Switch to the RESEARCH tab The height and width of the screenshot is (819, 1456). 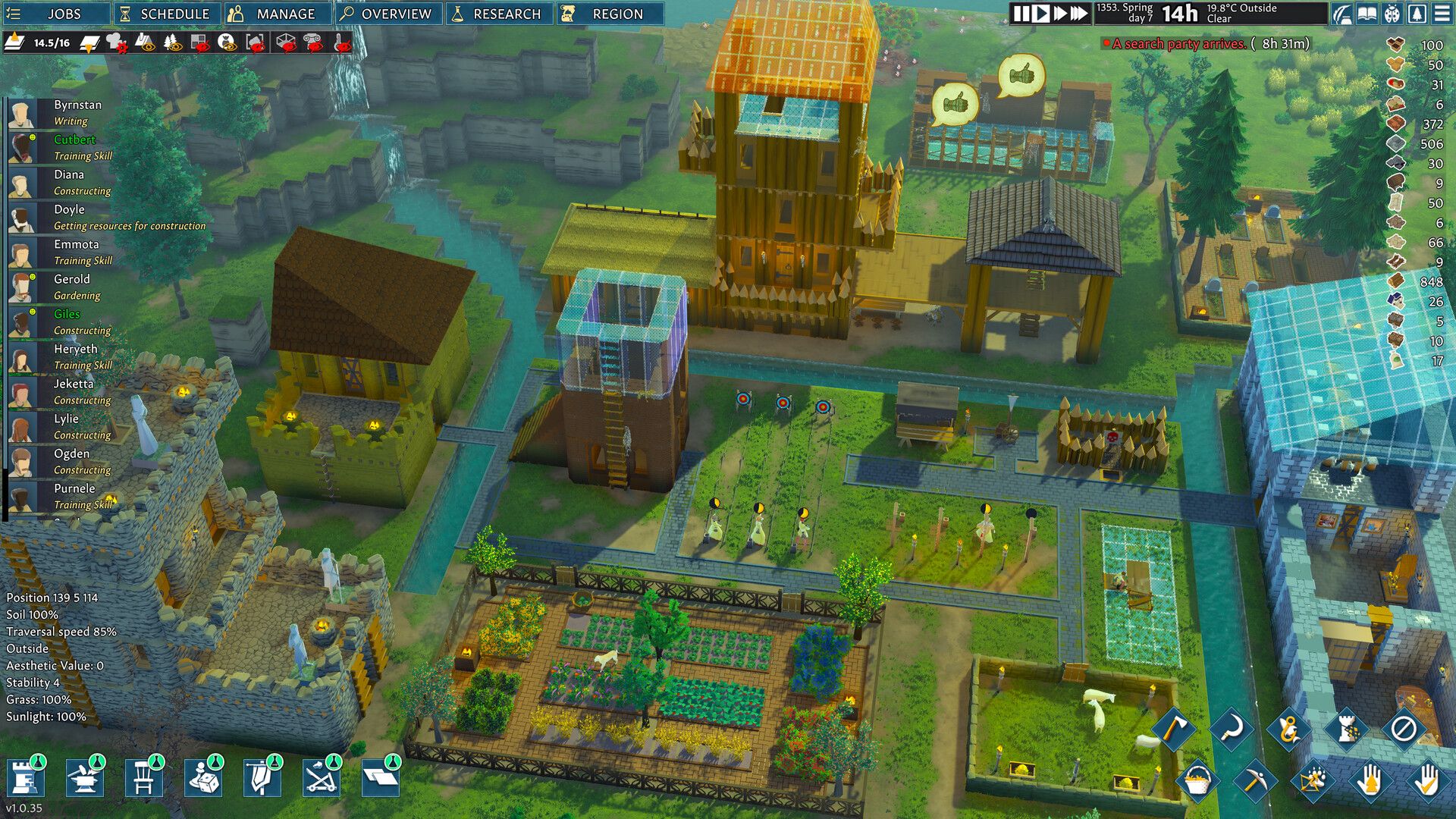pyautogui.click(x=500, y=13)
